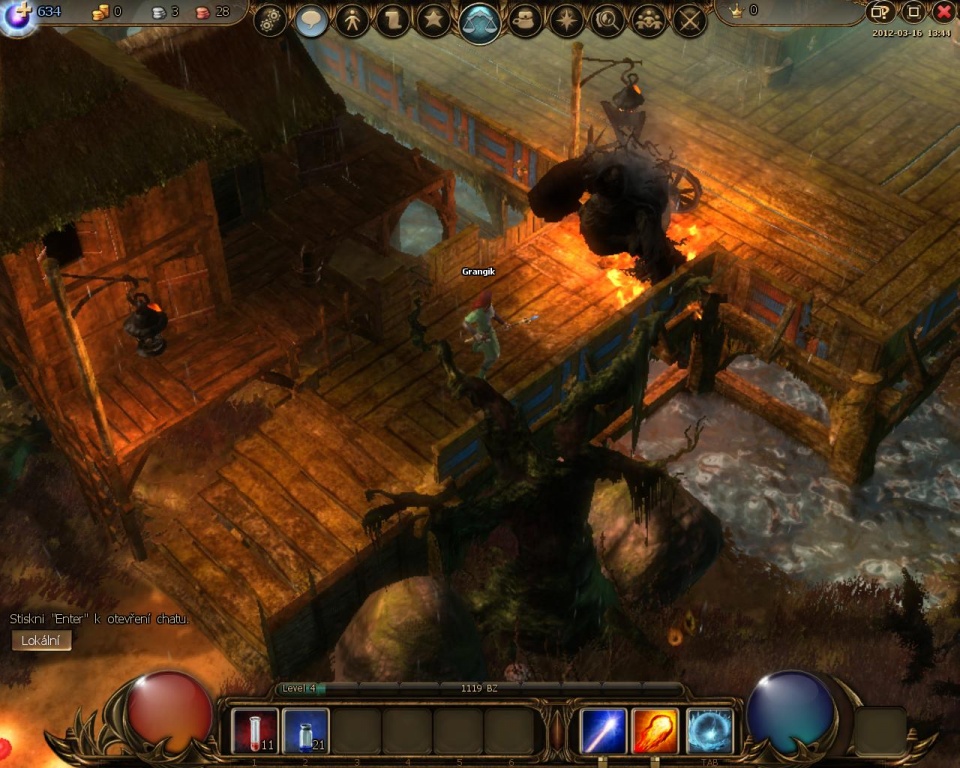Activate the frost sphere skill
The width and height of the screenshot is (960, 768).
[709, 731]
